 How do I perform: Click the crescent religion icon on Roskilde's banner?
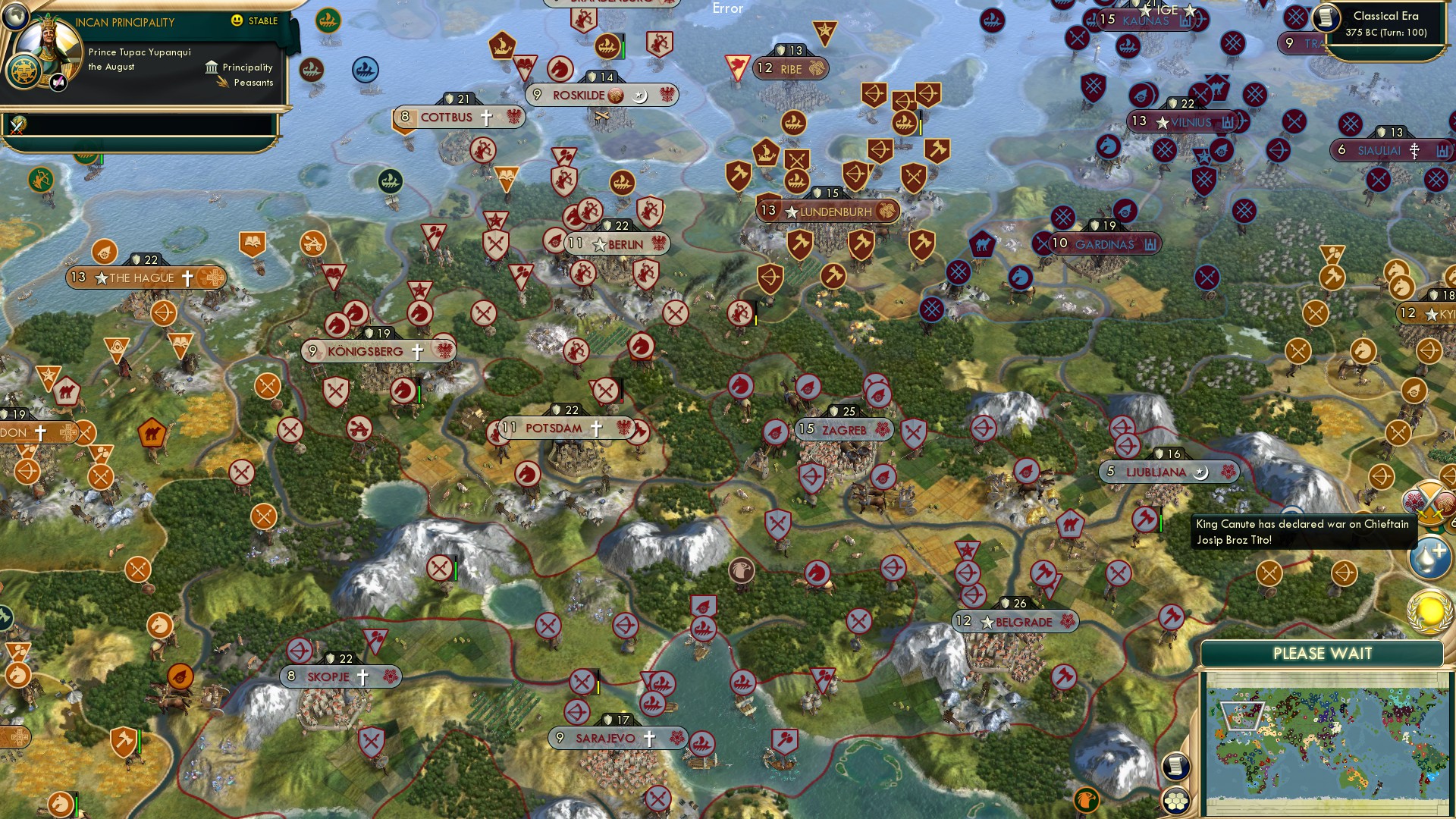coord(641,96)
